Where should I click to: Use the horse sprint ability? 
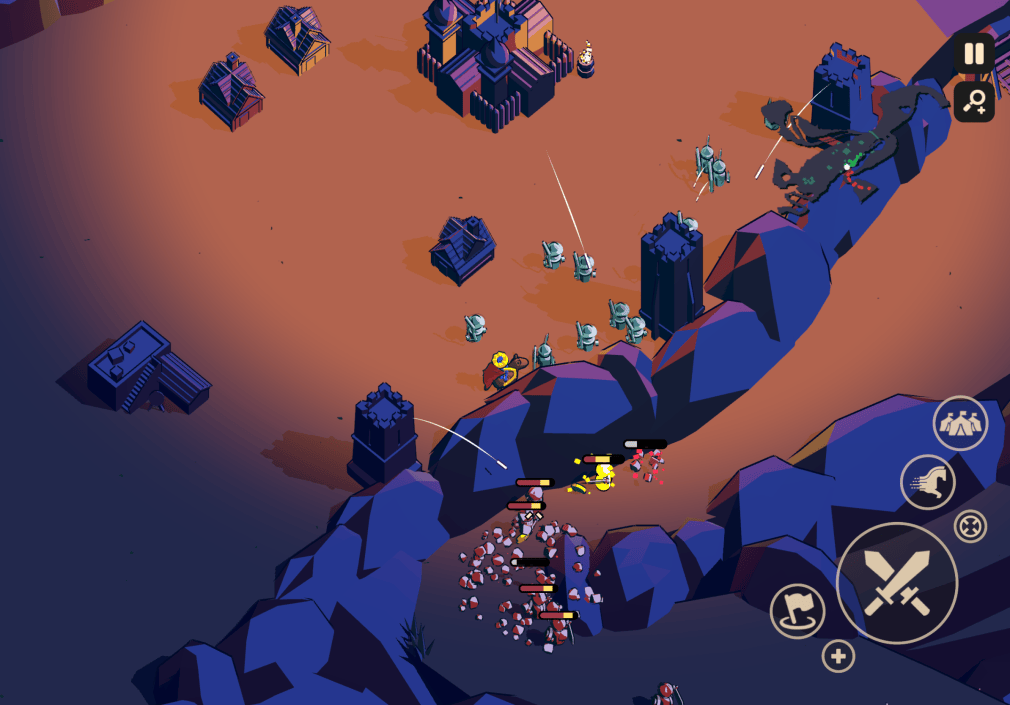click(927, 482)
